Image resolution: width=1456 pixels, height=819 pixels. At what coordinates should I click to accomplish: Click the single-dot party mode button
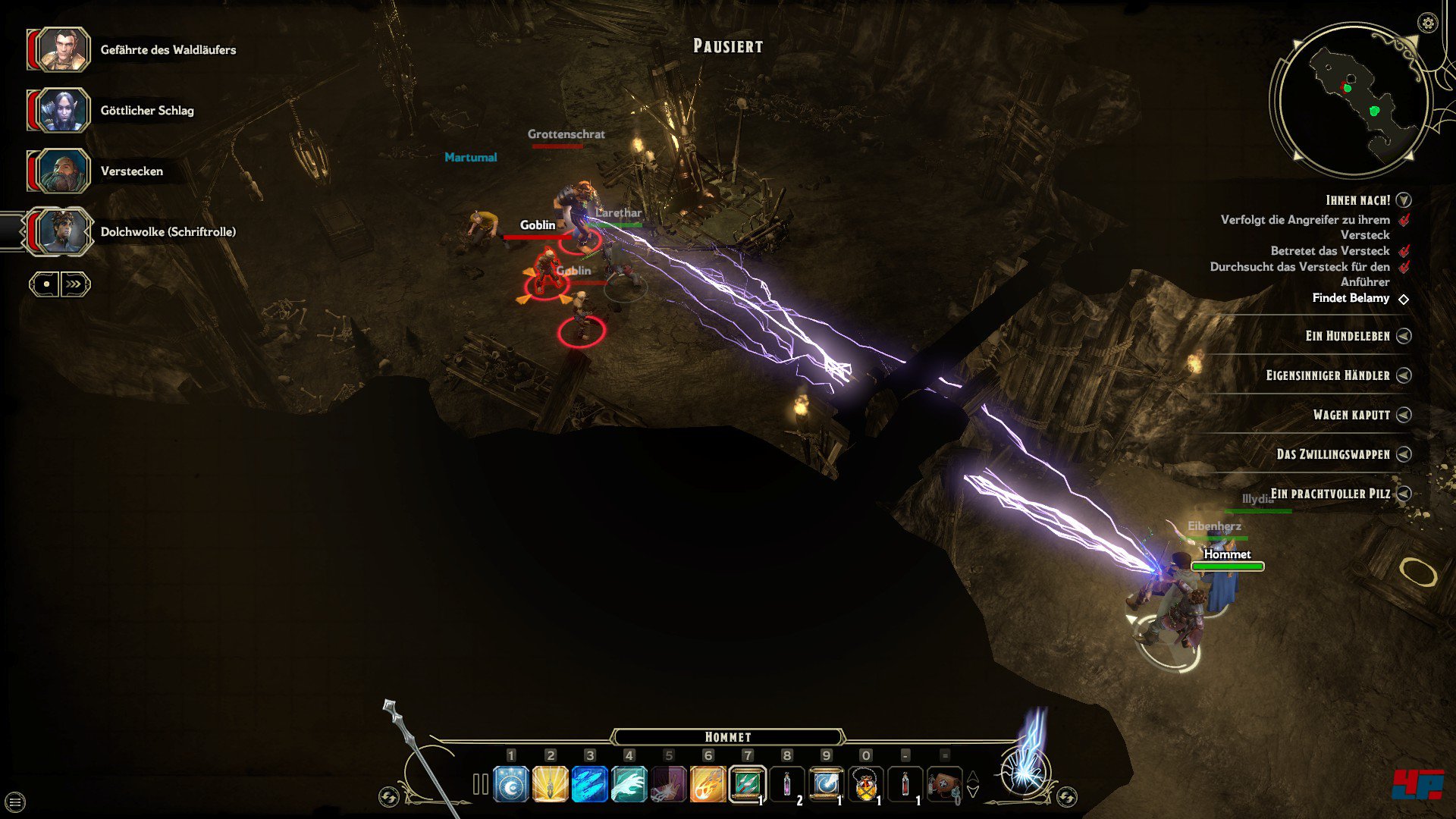click(45, 284)
